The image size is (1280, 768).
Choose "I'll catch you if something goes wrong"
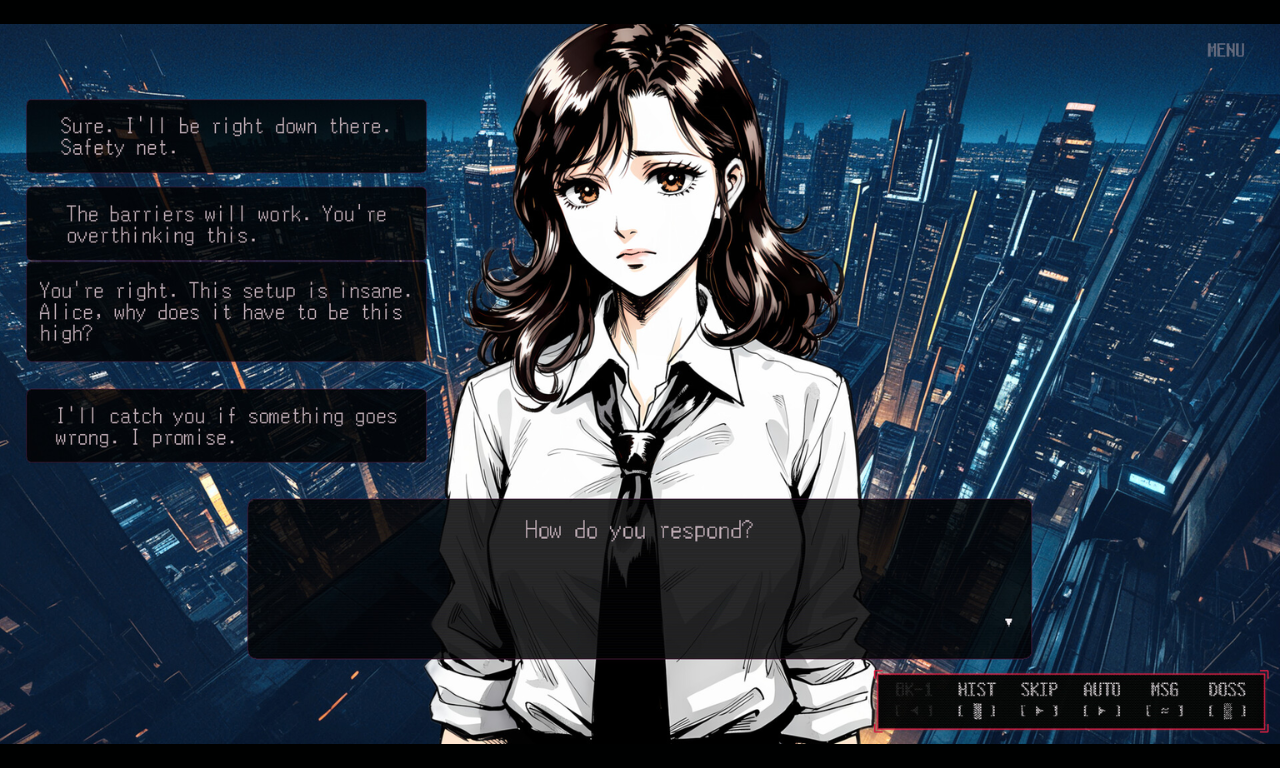pos(226,427)
